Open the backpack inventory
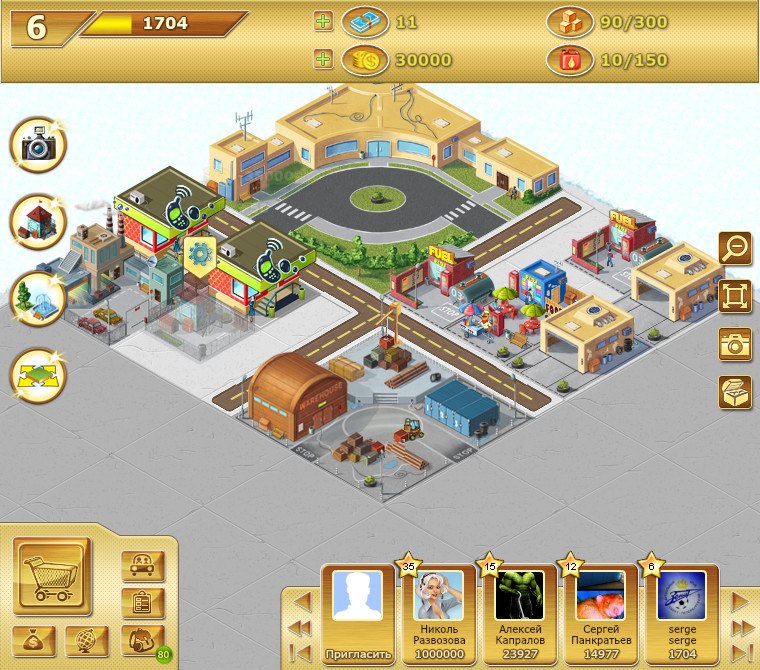 click(141, 640)
